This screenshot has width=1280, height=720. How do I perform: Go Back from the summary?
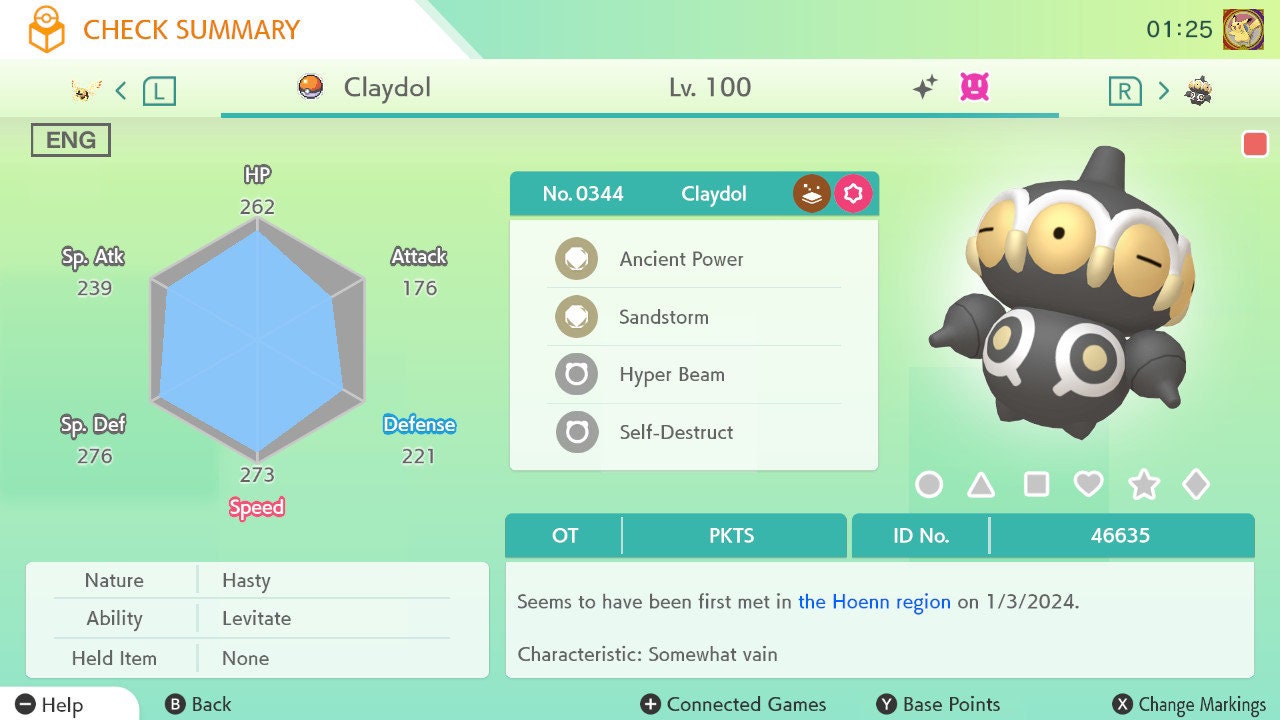198,705
